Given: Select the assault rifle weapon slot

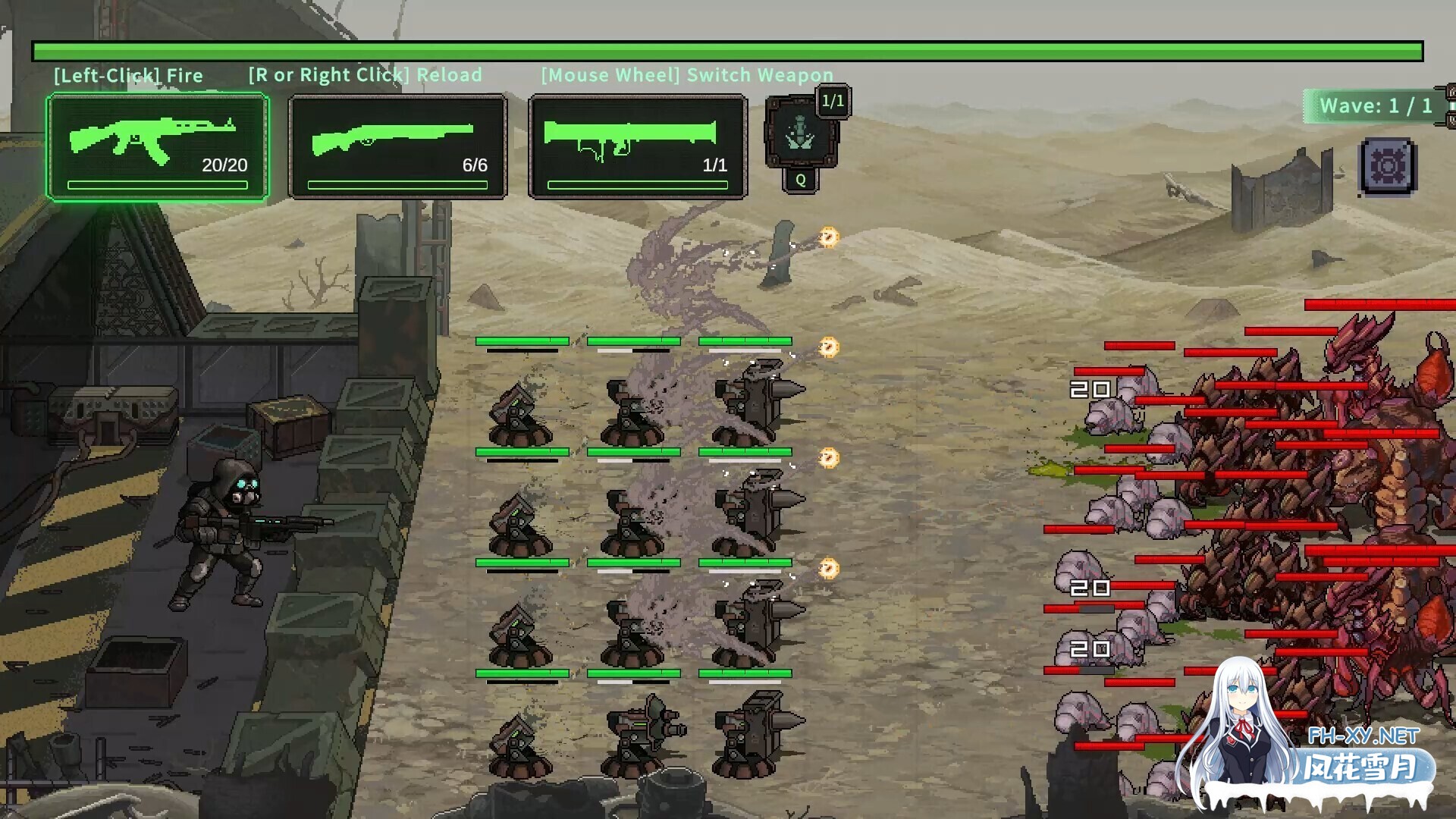Looking at the screenshot, I should click(x=158, y=147).
